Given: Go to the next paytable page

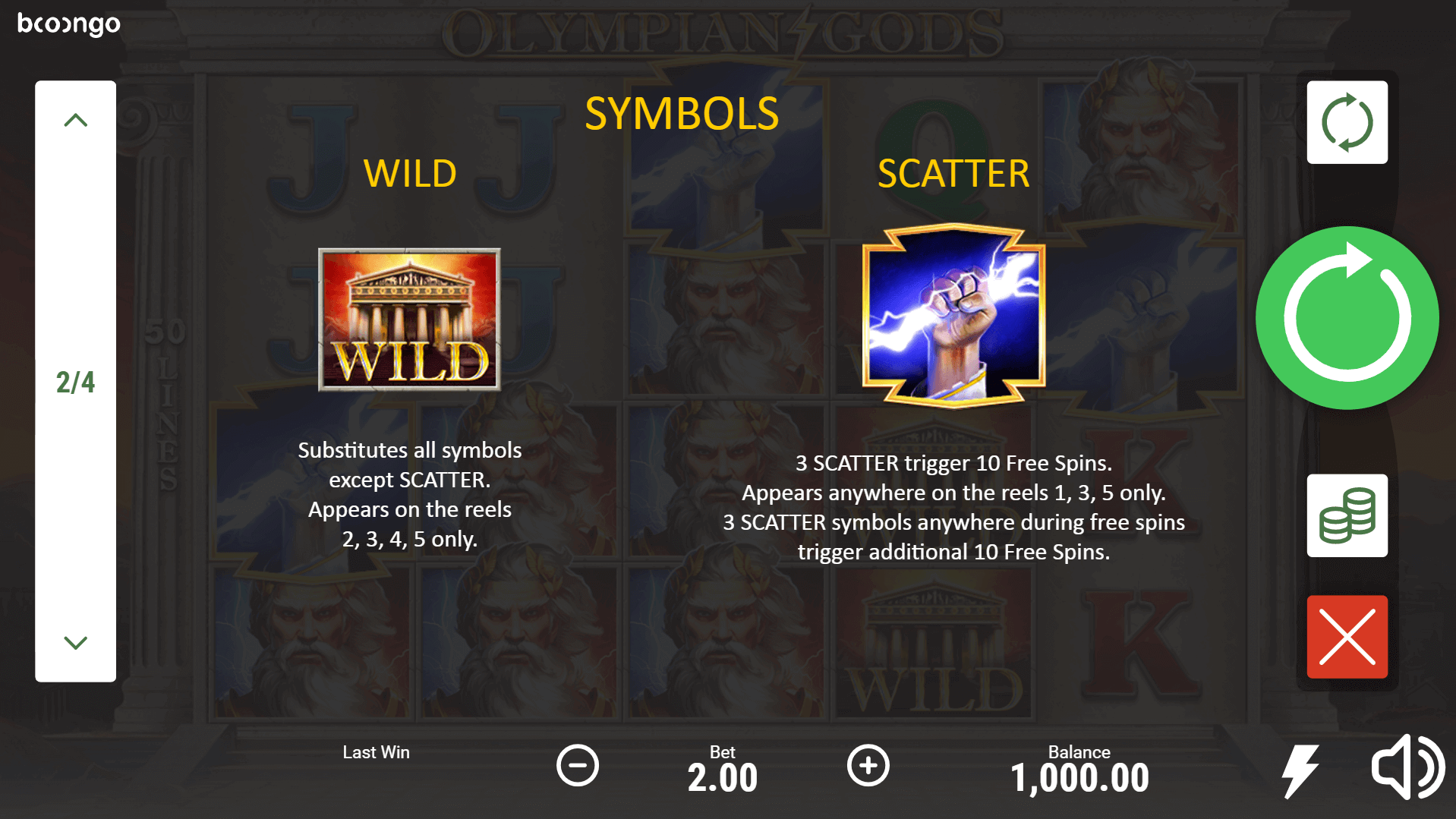Looking at the screenshot, I should (x=75, y=642).
